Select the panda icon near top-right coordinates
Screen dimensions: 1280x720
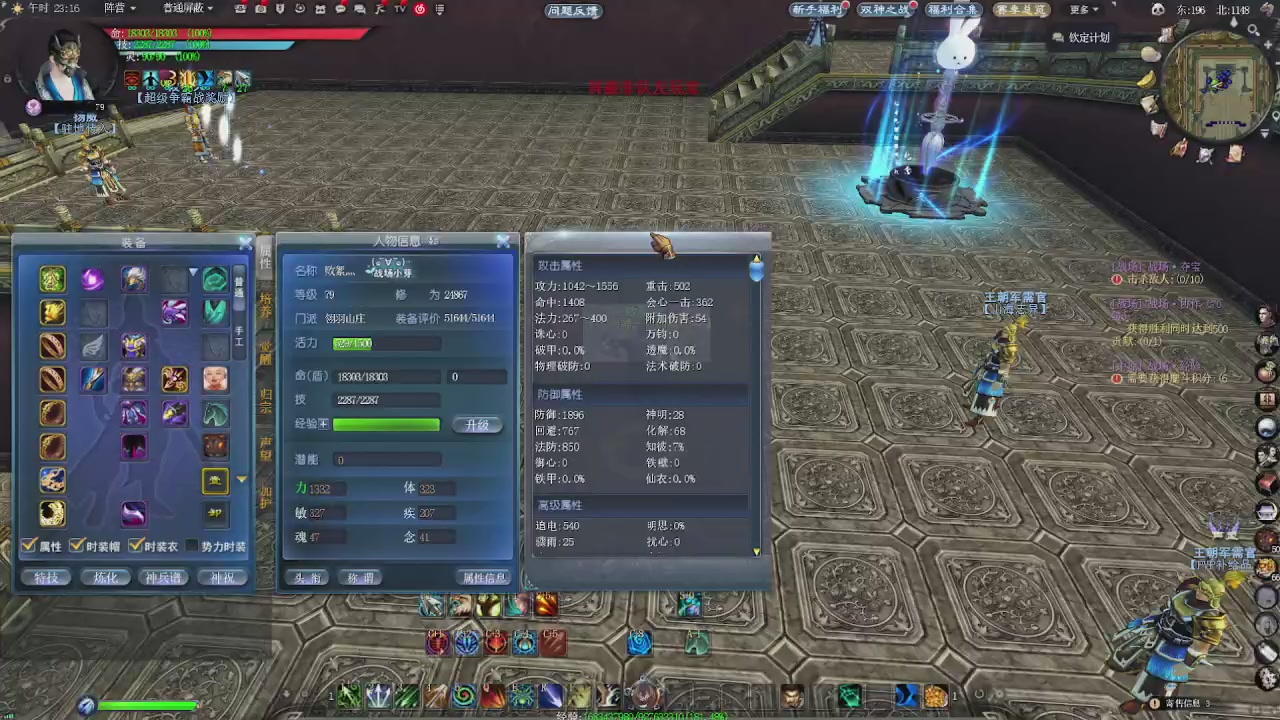[x=1158, y=9]
